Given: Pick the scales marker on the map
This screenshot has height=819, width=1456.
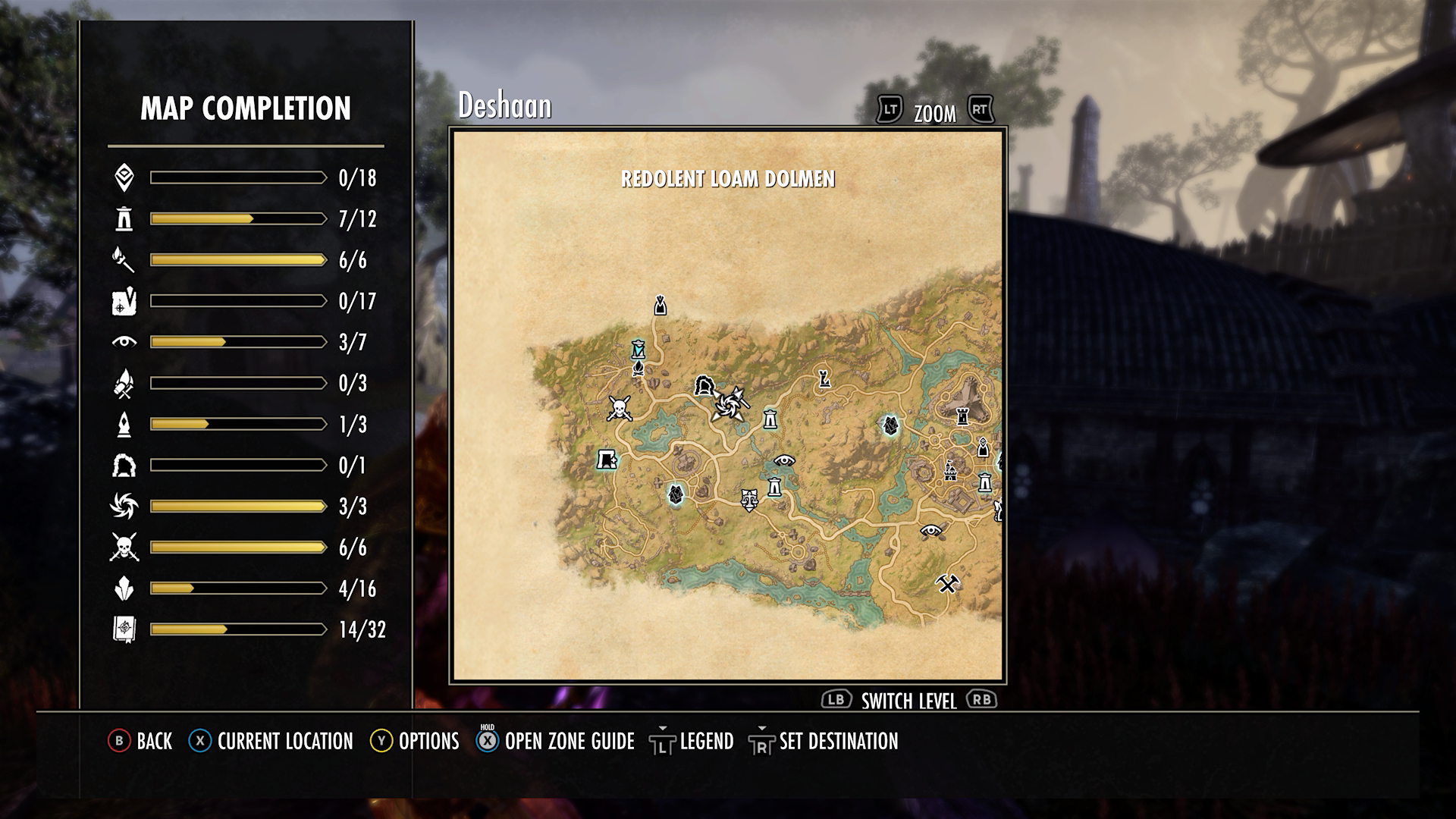Looking at the screenshot, I should click(749, 499).
